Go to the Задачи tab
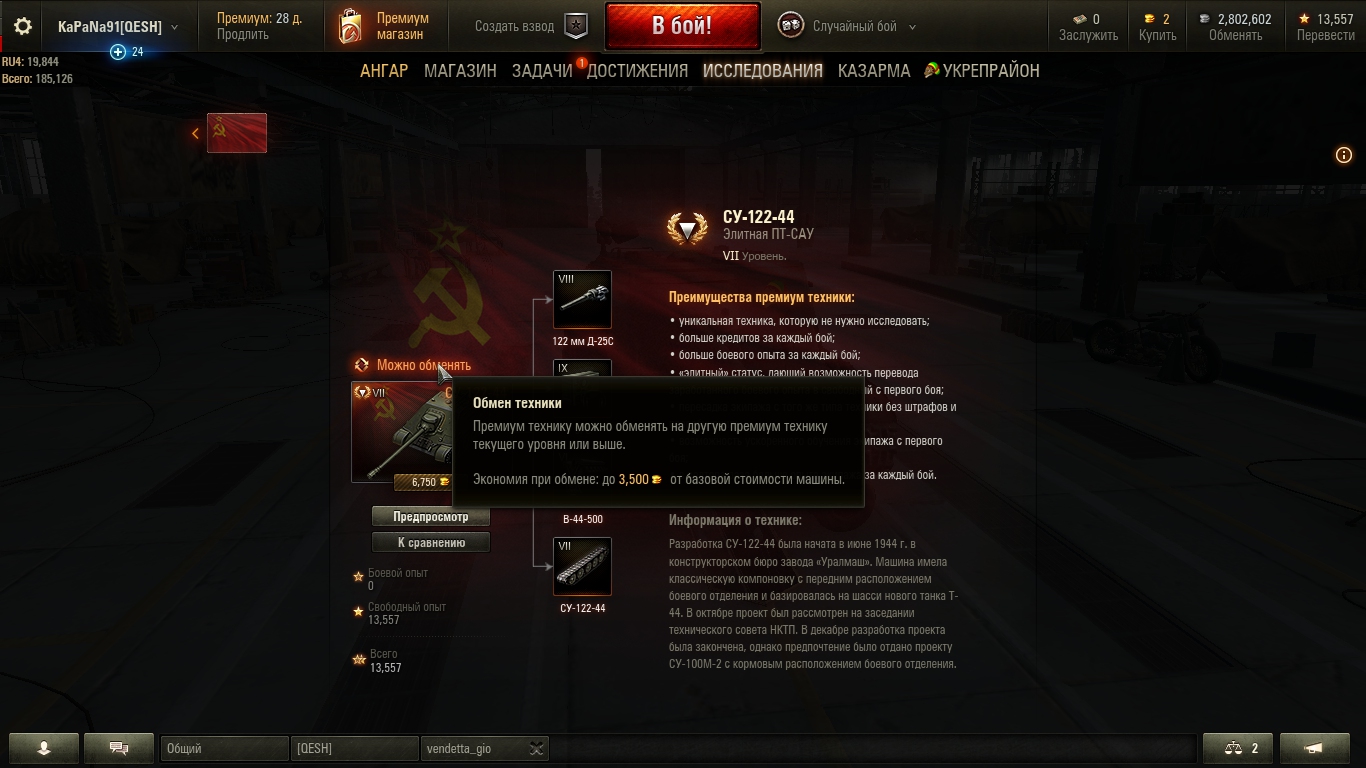 click(542, 71)
